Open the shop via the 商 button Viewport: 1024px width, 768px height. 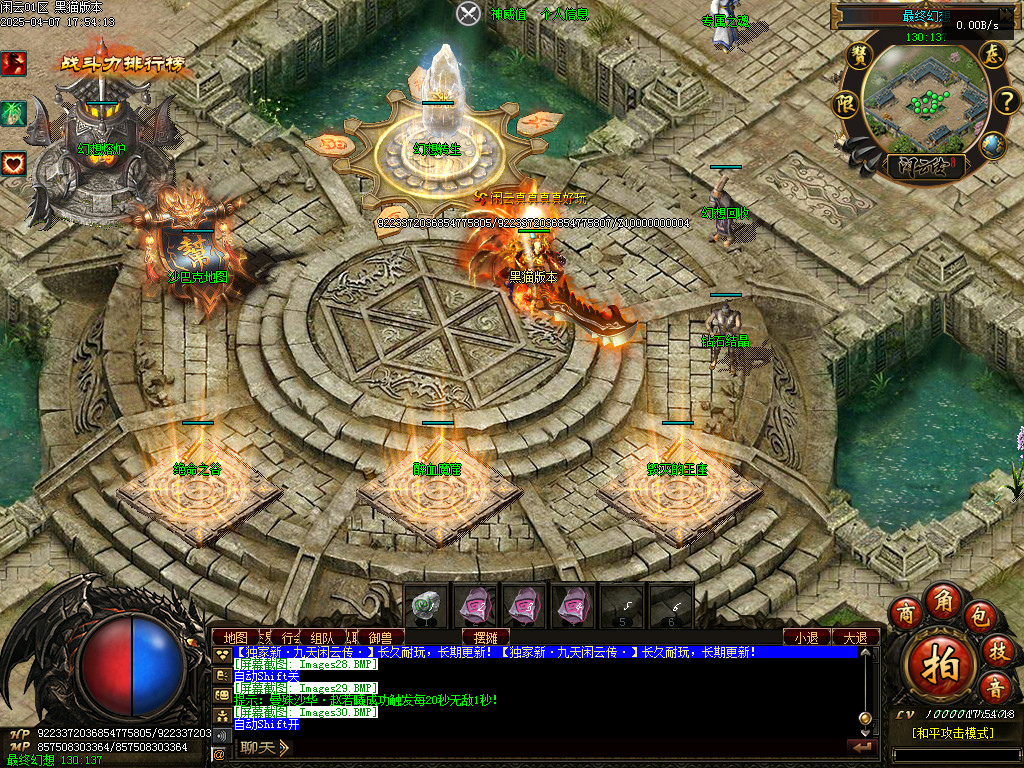[906, 612]
